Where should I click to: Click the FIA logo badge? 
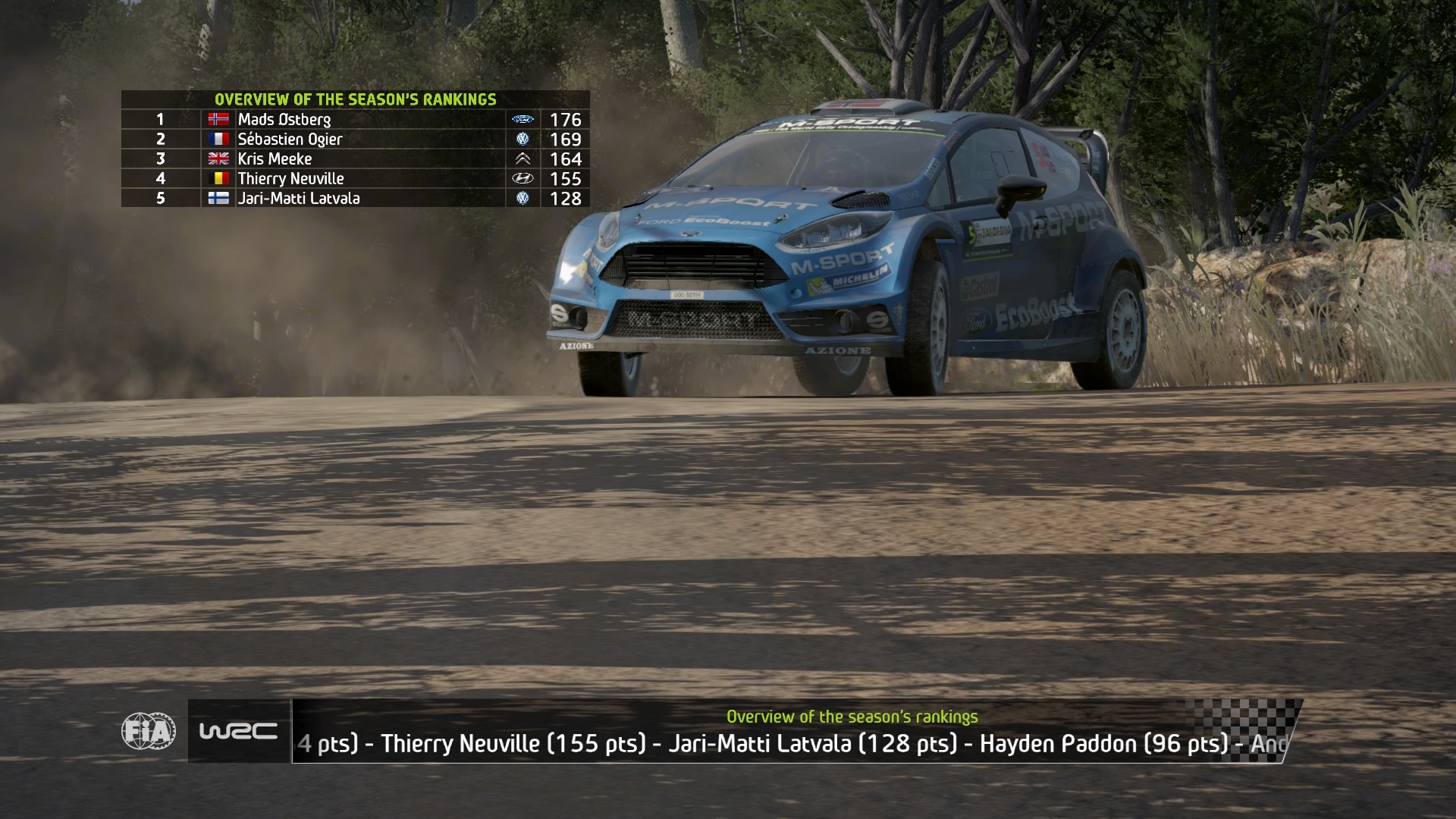(x=149, y=731)
